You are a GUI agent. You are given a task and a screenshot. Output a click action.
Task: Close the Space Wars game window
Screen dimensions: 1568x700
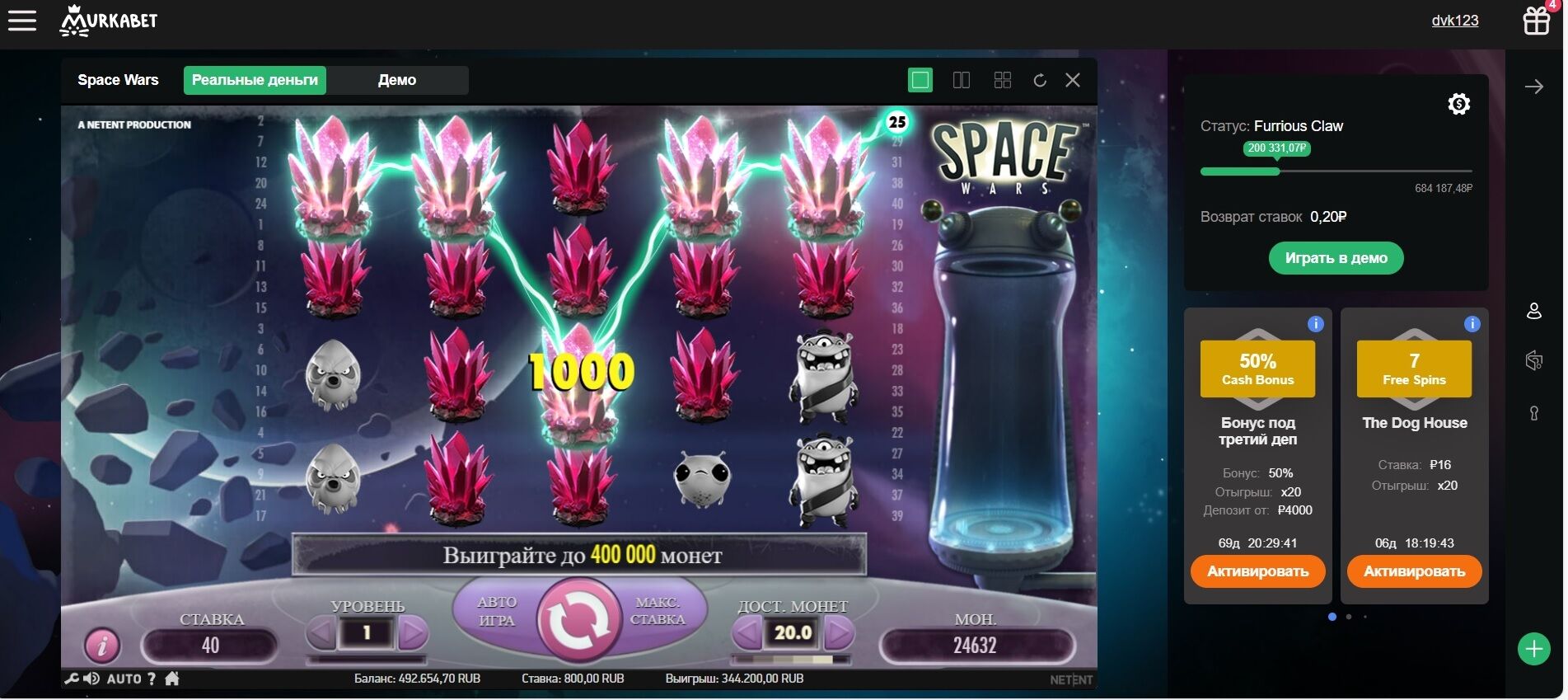click(x=1072, y=80)
